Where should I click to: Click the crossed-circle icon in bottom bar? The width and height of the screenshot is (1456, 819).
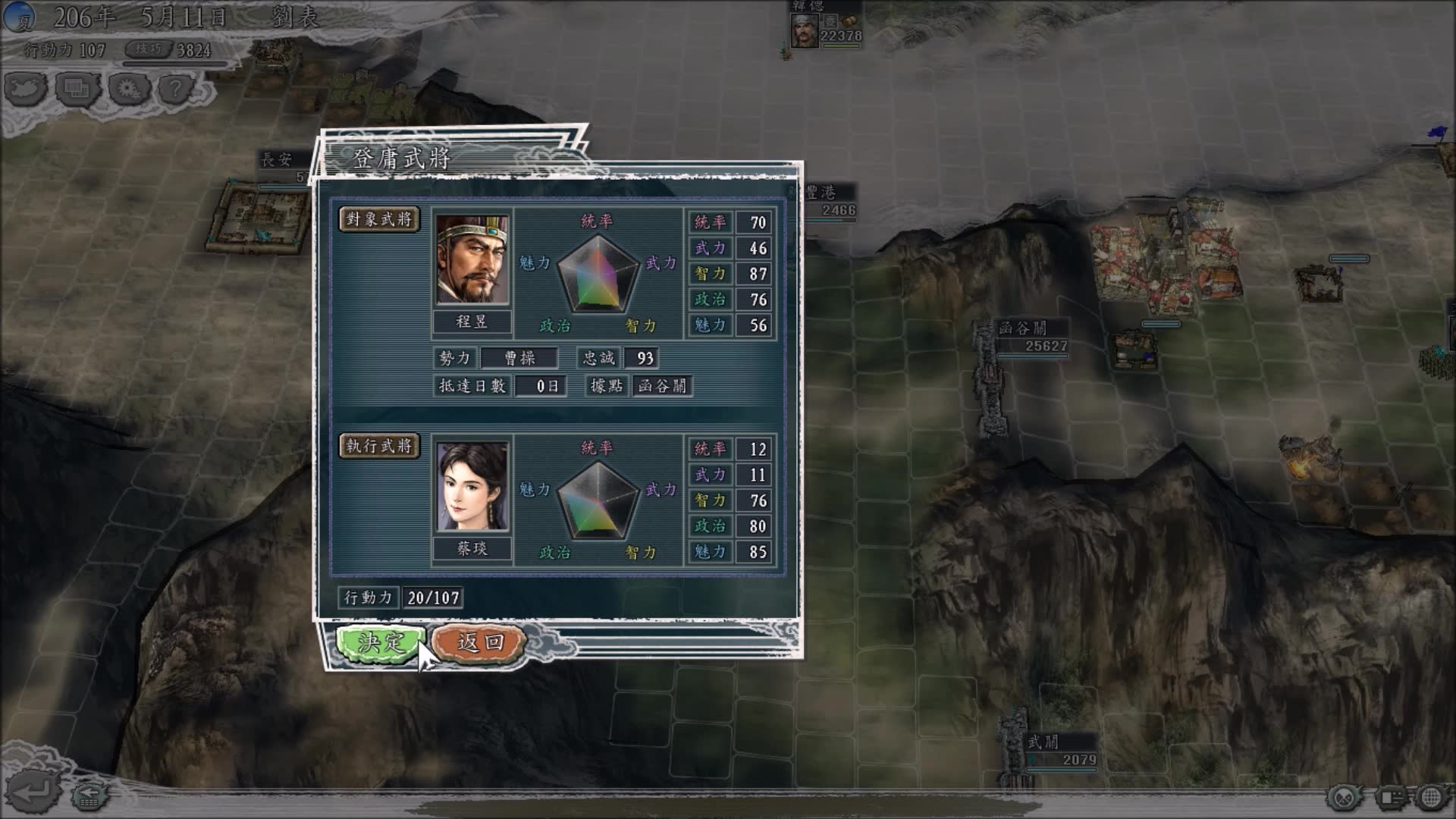pos(1345,798)
